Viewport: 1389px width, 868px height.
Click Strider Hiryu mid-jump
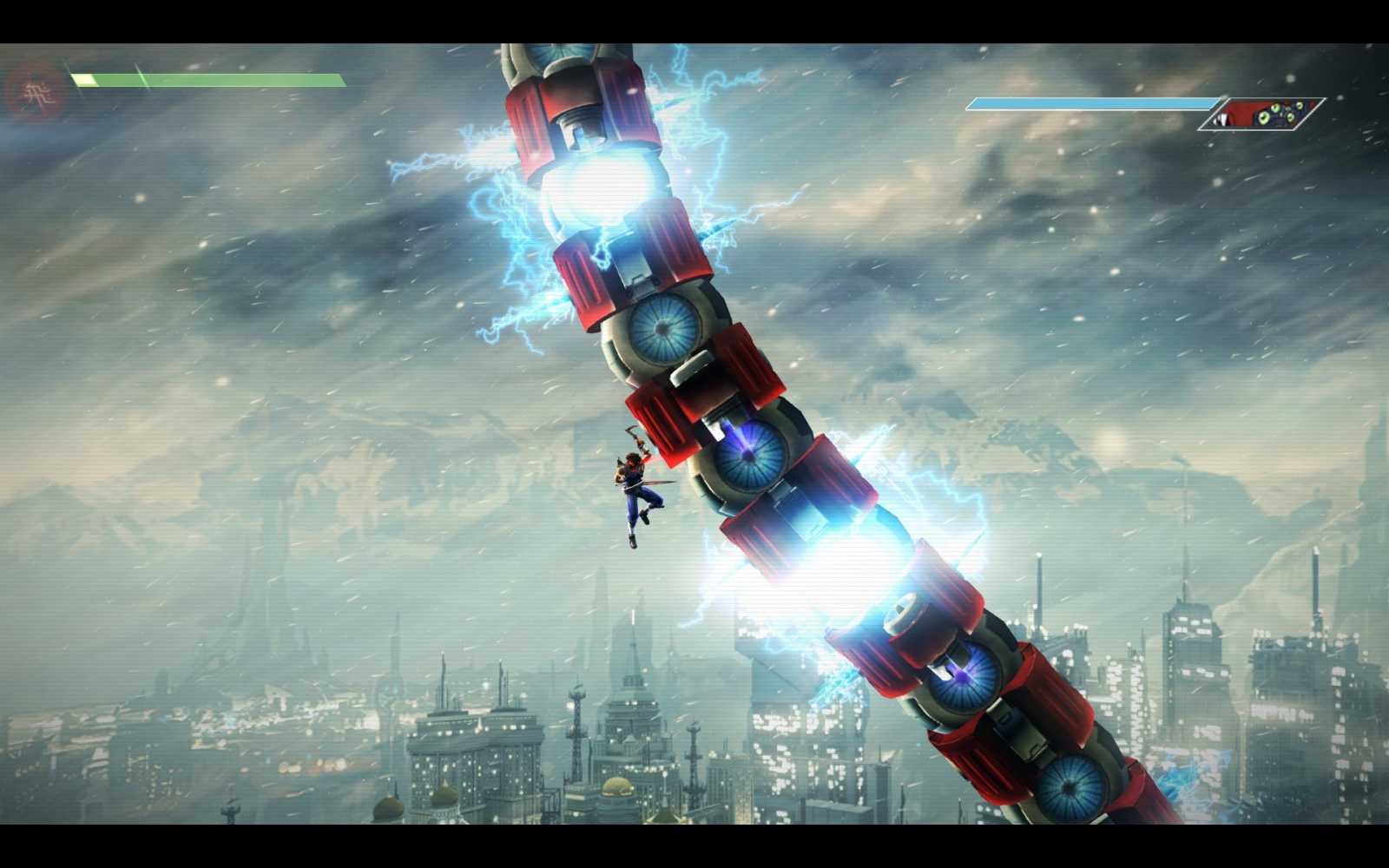635,490
